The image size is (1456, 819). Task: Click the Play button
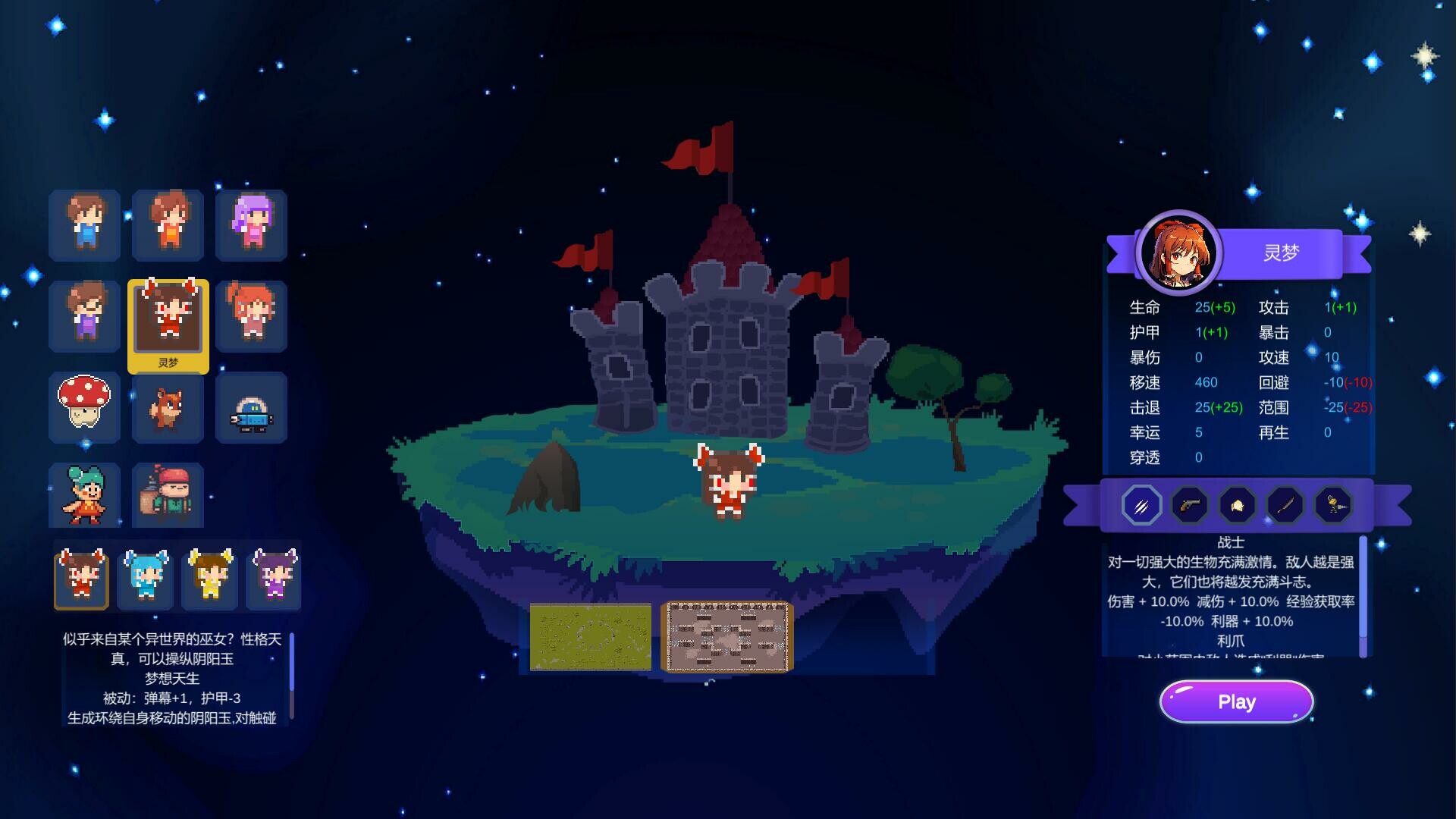(1236, 701)
